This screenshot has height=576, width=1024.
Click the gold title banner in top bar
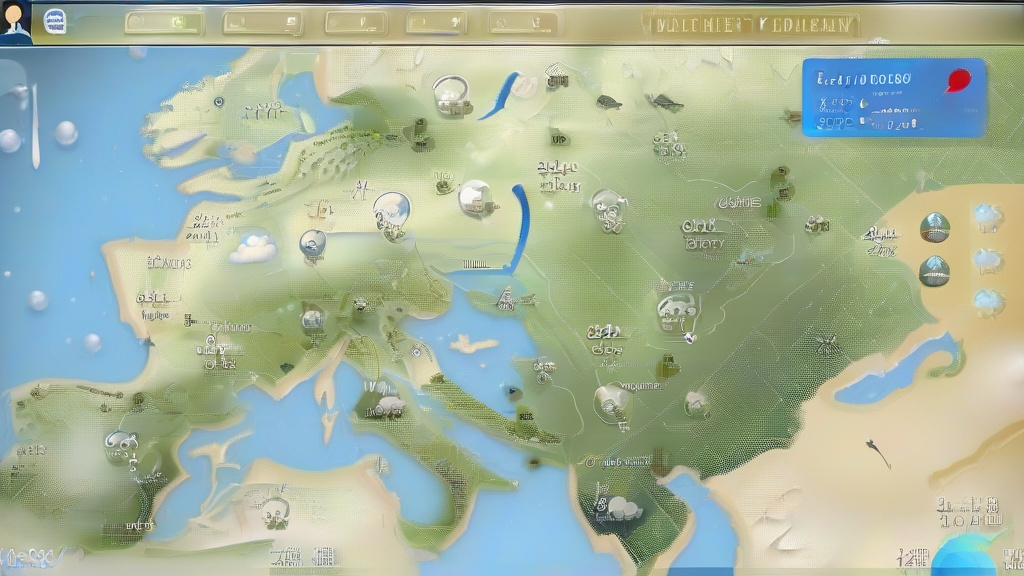coord(754,24)
